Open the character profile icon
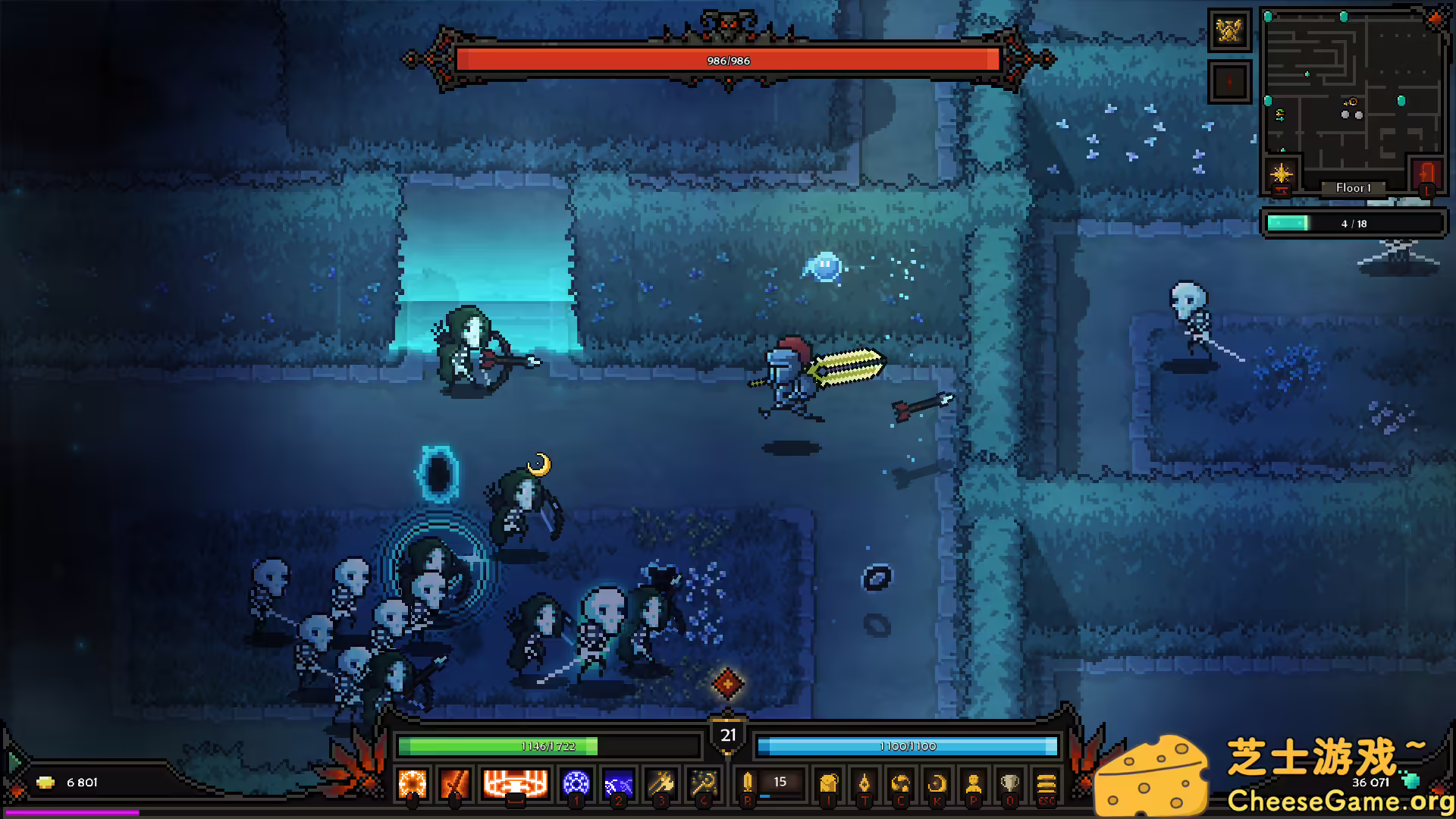 point(974,783)
